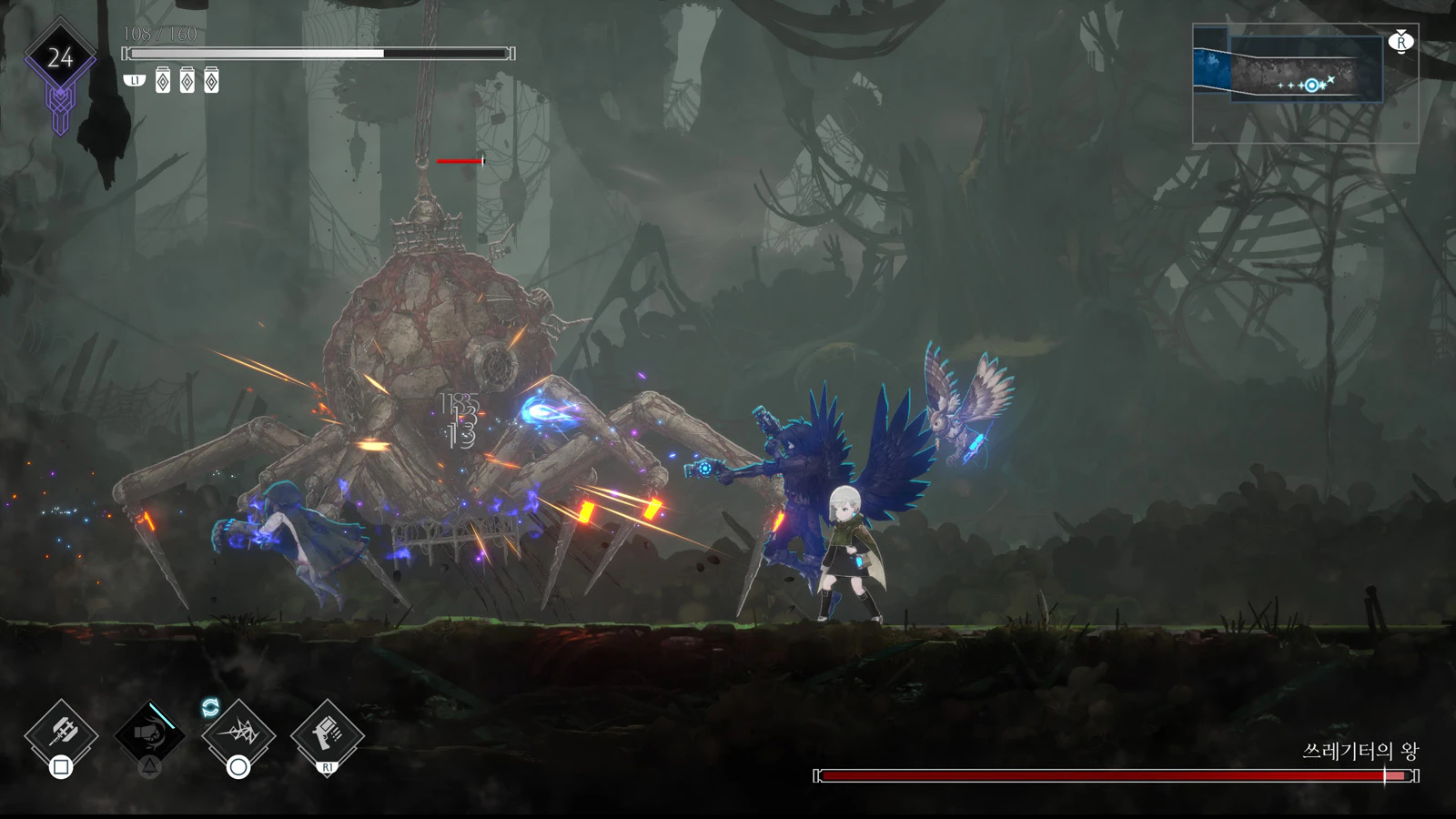
Task: Open the minimap in the corner
Action: point(1305,84)
